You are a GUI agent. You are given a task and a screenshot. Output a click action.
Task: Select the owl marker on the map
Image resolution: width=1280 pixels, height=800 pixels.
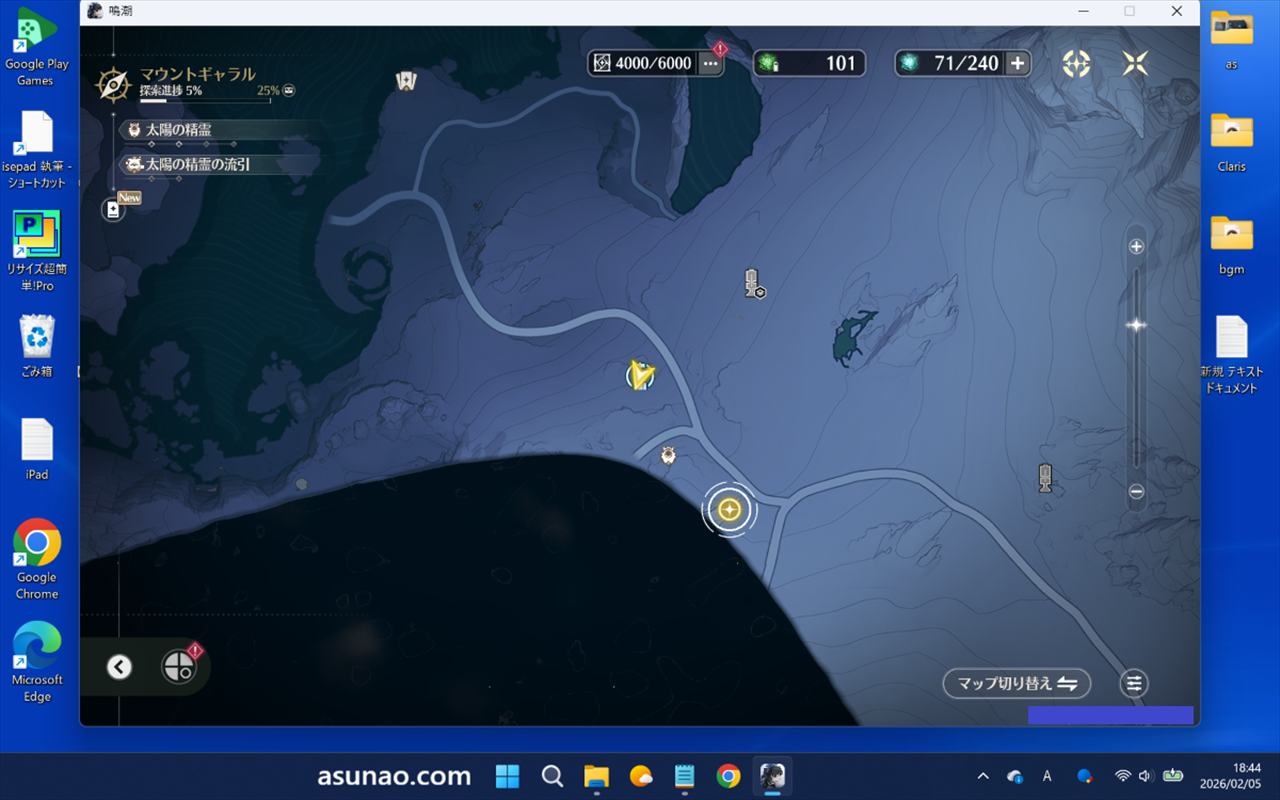(669, 456)
